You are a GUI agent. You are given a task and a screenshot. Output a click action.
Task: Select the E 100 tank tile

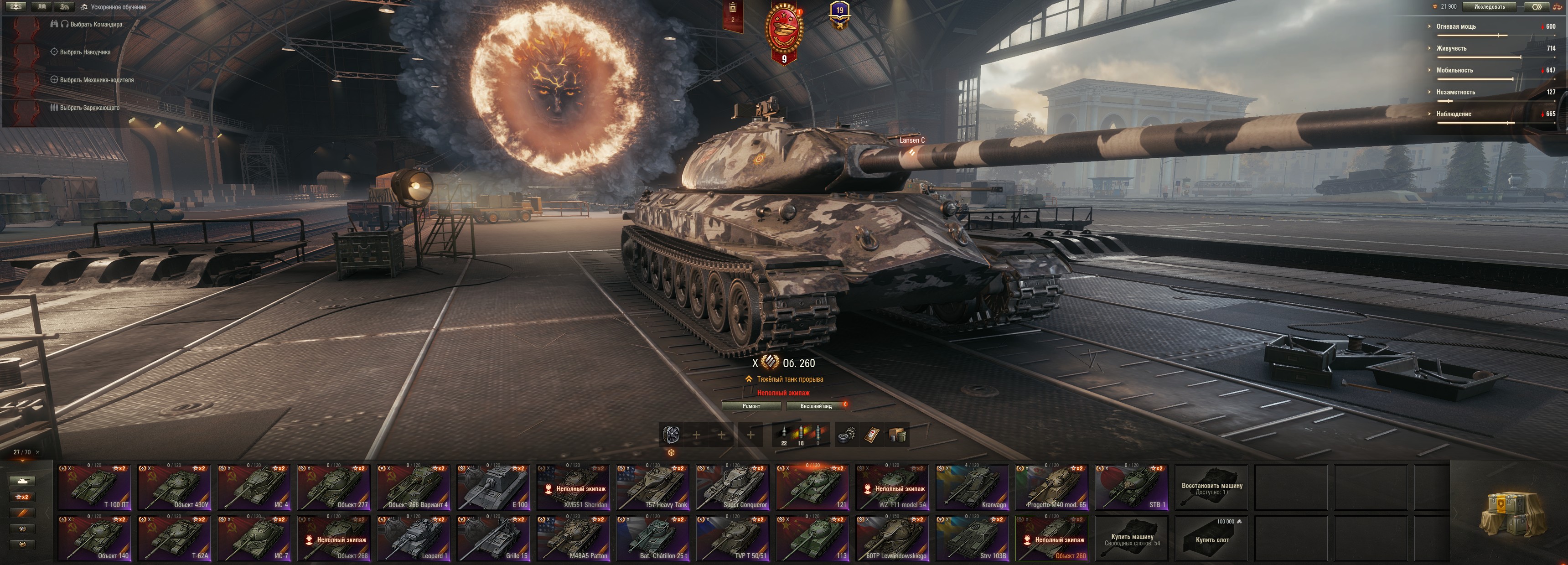(494, 487)
